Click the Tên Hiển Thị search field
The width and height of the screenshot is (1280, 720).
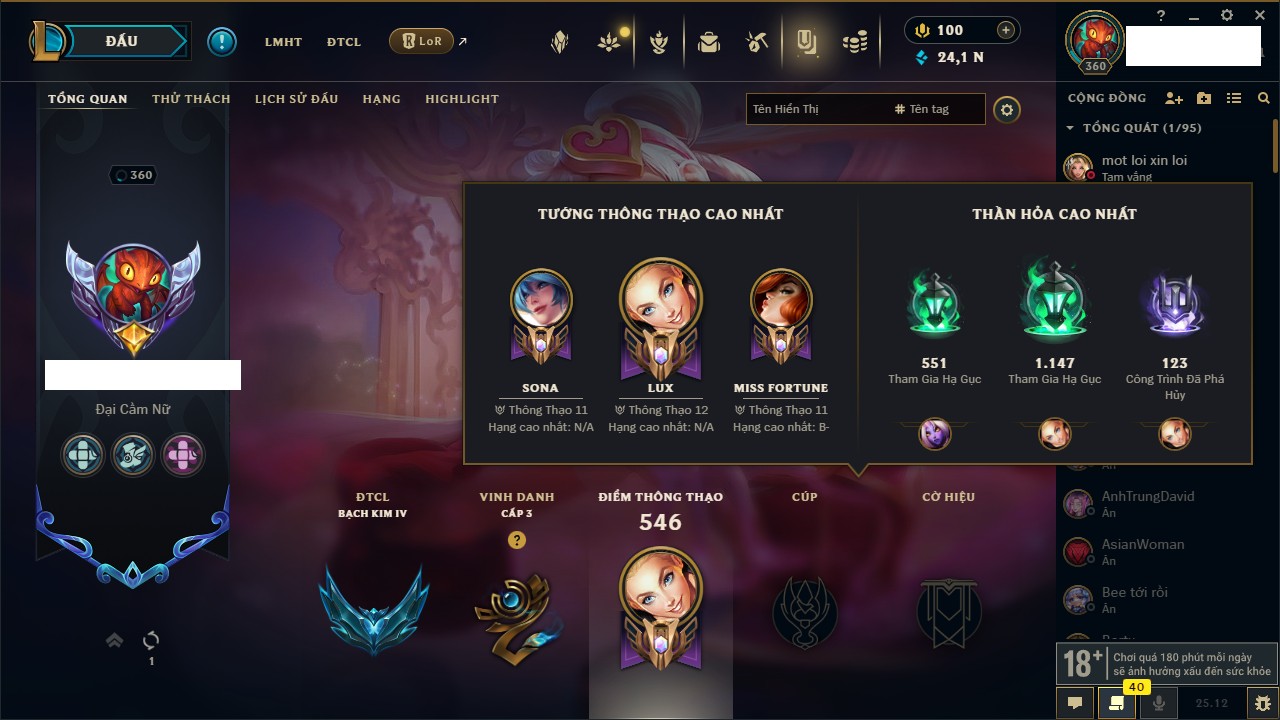point(815,109)
